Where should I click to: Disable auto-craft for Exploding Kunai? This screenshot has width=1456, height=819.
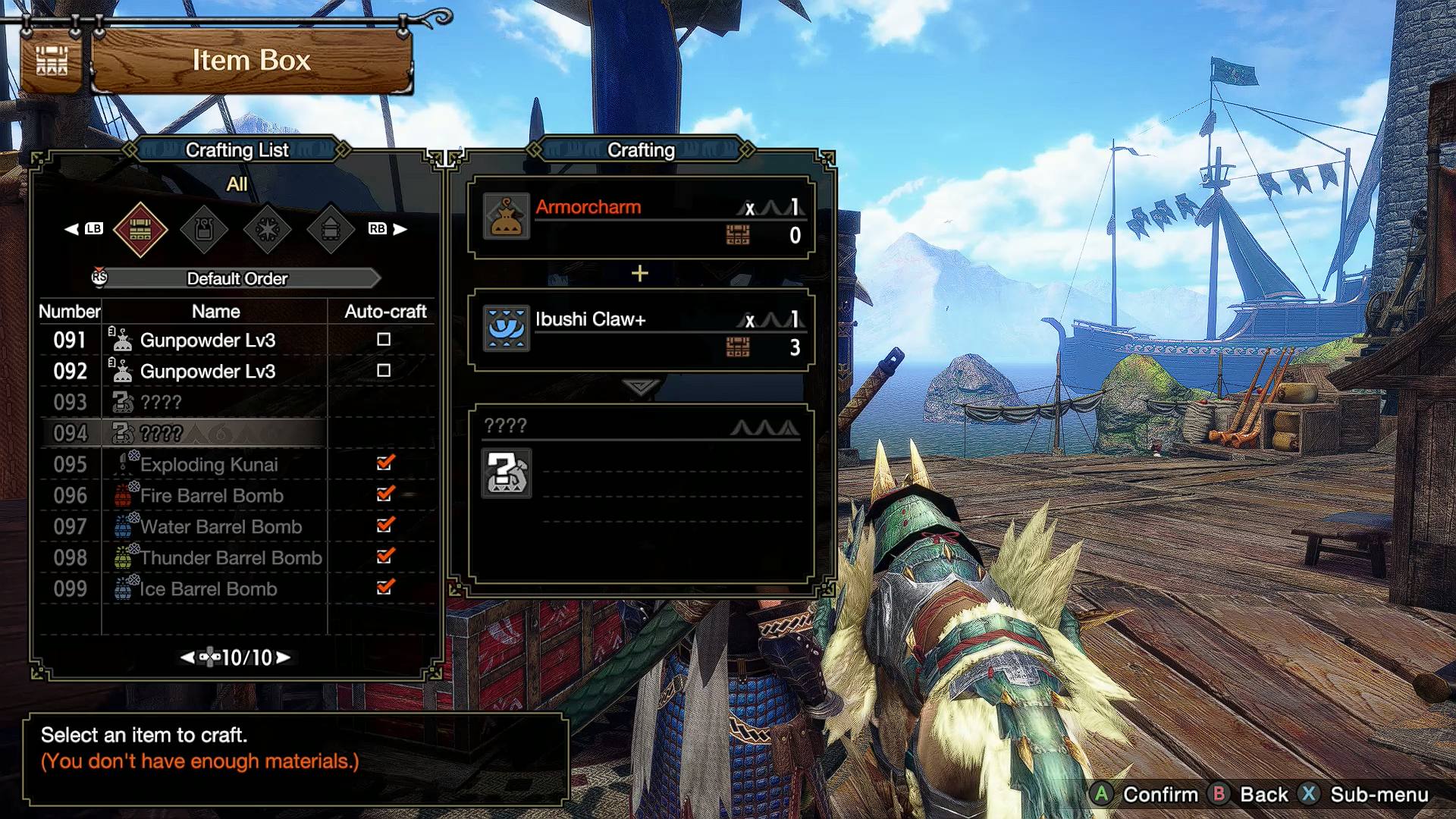385,463
